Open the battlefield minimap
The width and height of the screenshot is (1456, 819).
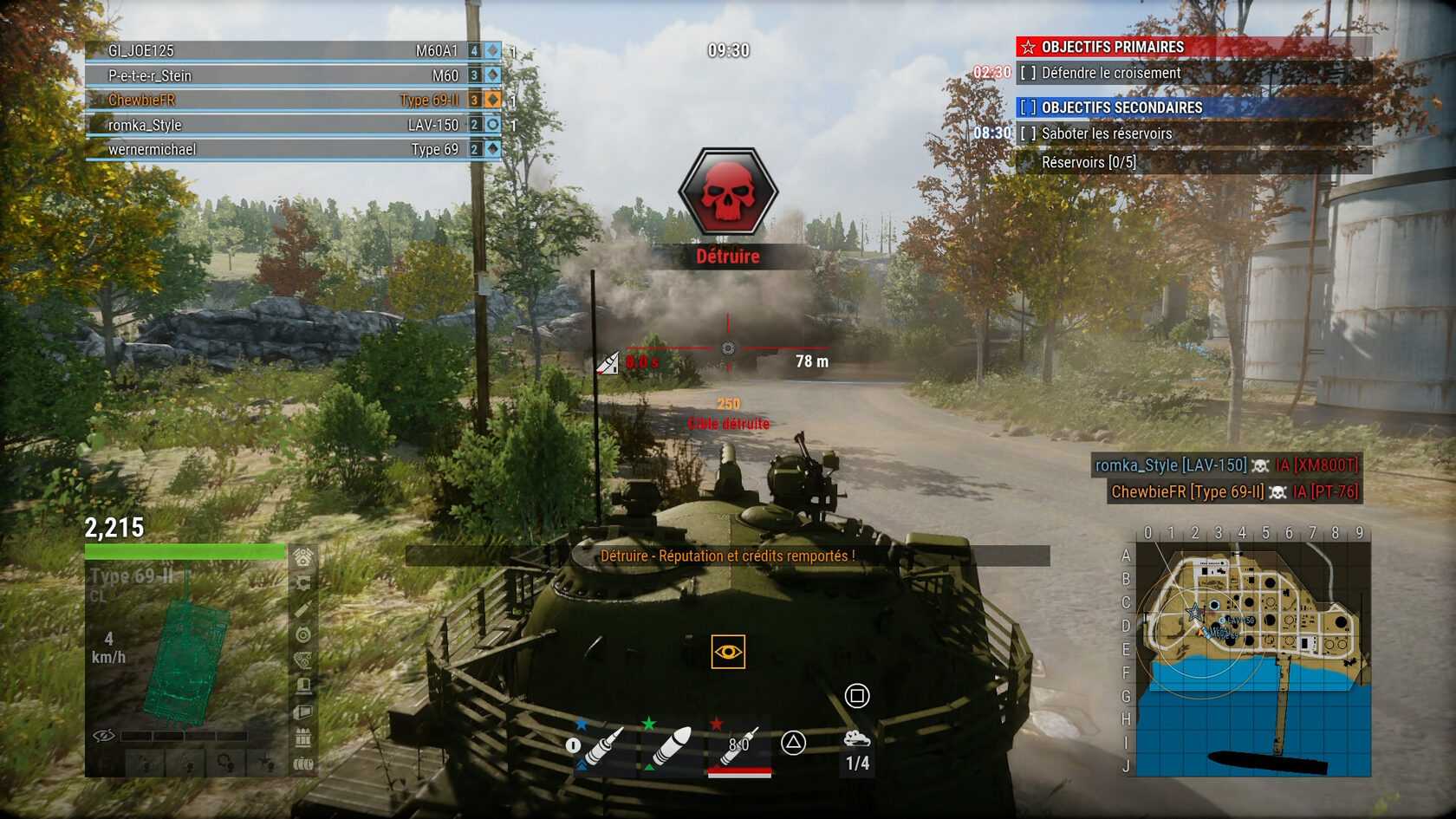click(x=1253, y=660)
